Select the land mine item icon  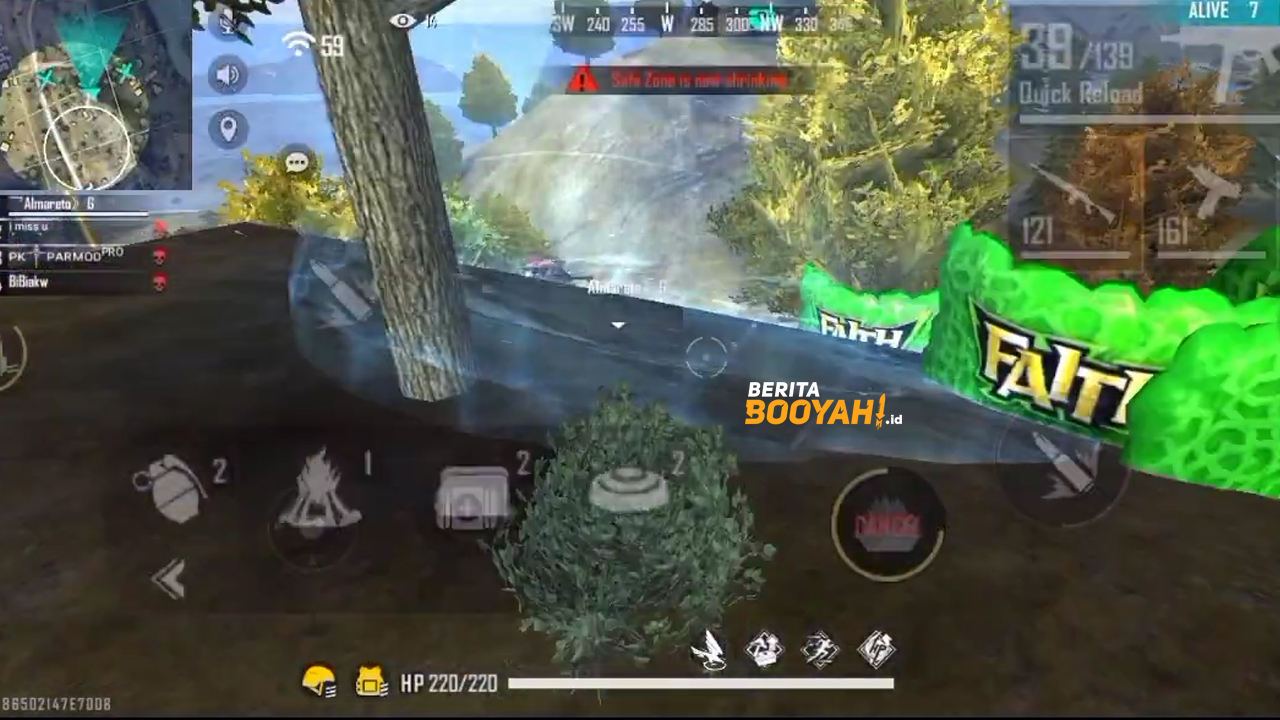(625, 490)
